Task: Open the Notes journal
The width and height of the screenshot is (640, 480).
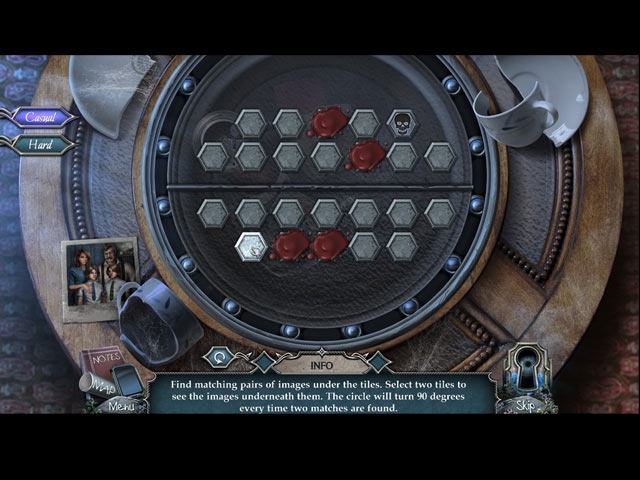Action: coord(101,360)
